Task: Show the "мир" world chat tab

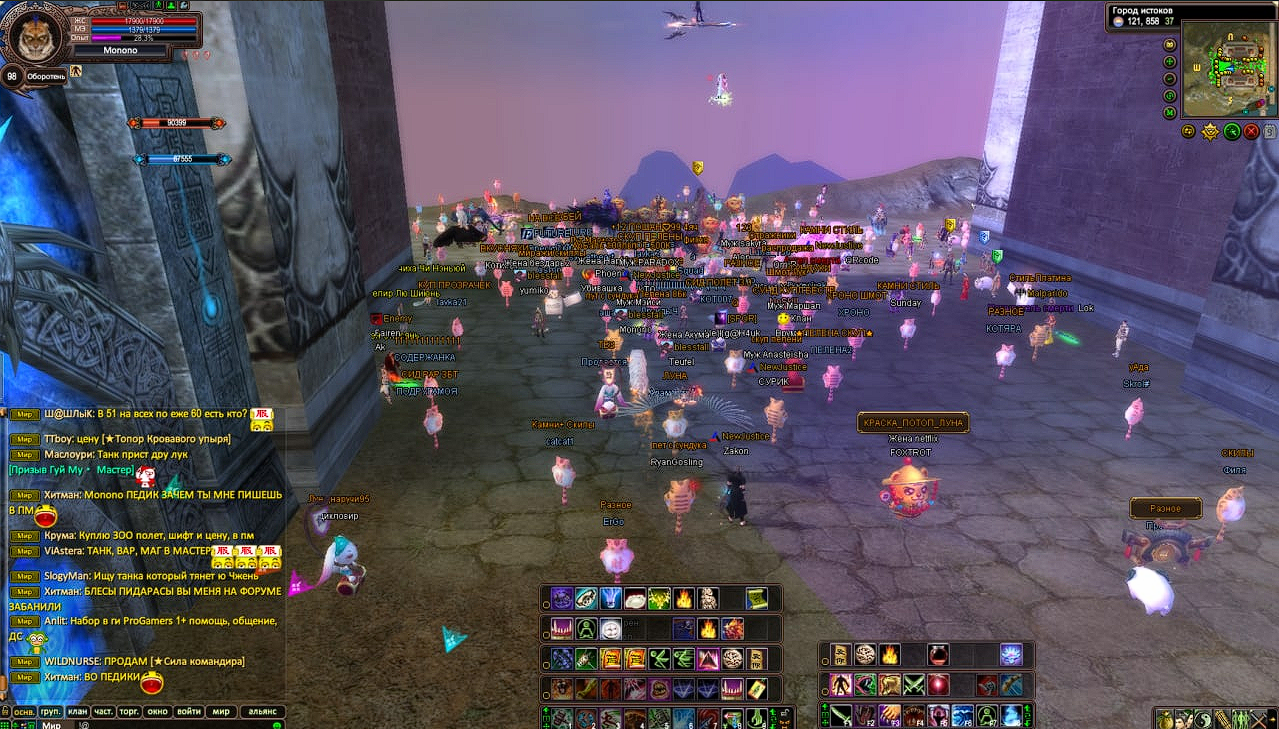Action: tap(221, 712)
